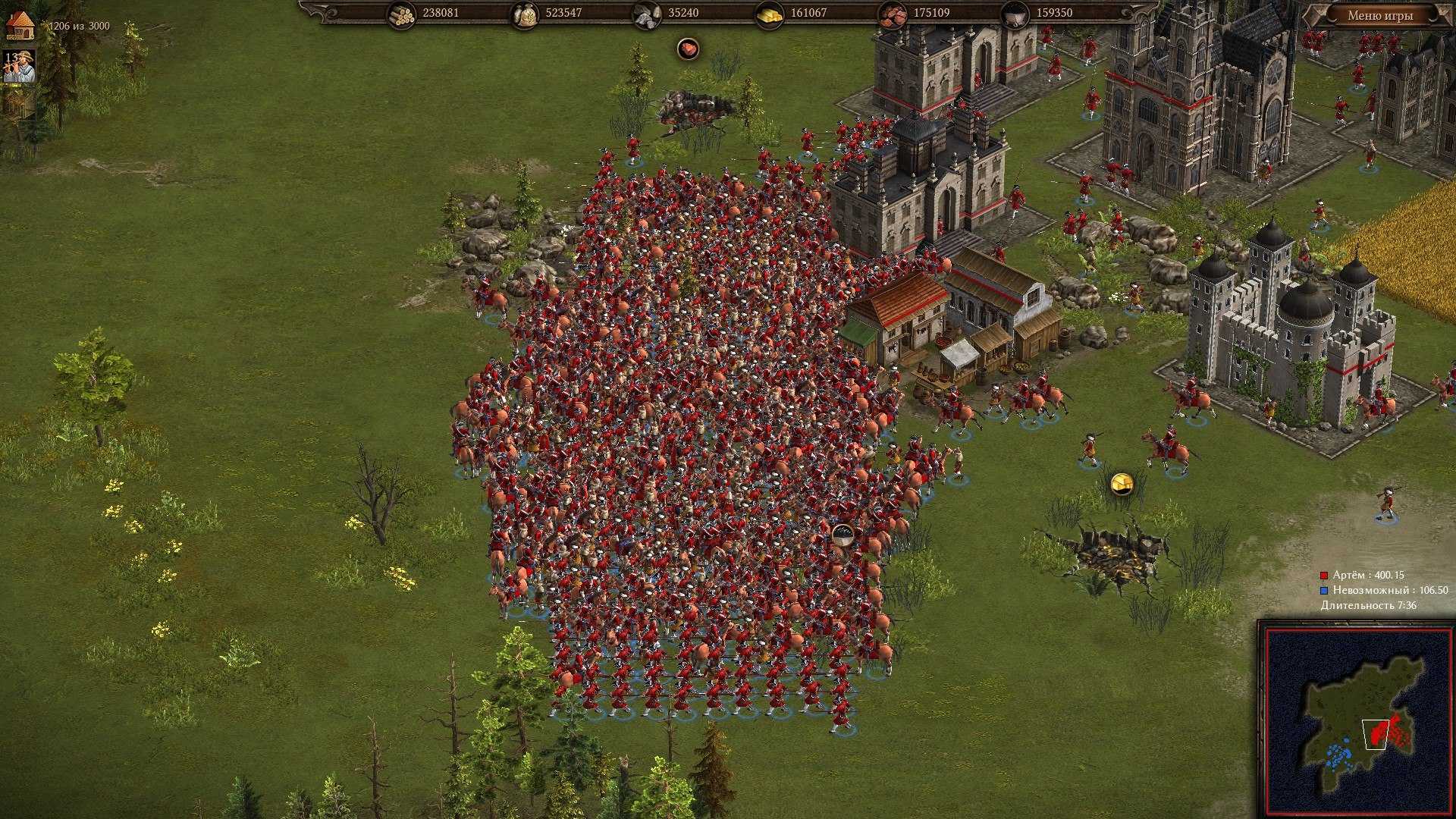The width and height of the screenshot is (1456, 819).
Task: Select the idle peasants portrait showing 13
Action: 20,66
